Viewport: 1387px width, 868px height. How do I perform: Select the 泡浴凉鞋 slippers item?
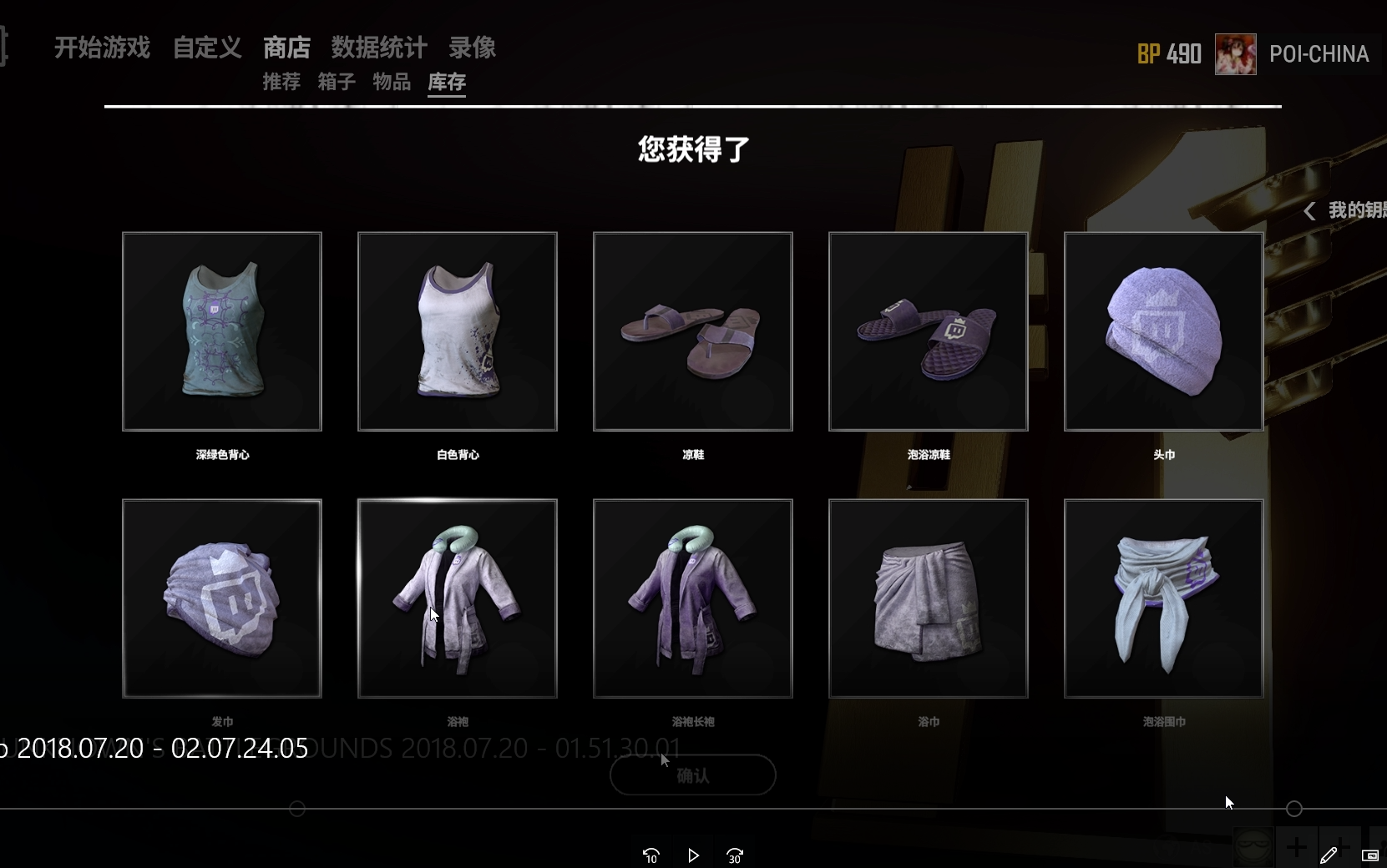coord(929,331)
